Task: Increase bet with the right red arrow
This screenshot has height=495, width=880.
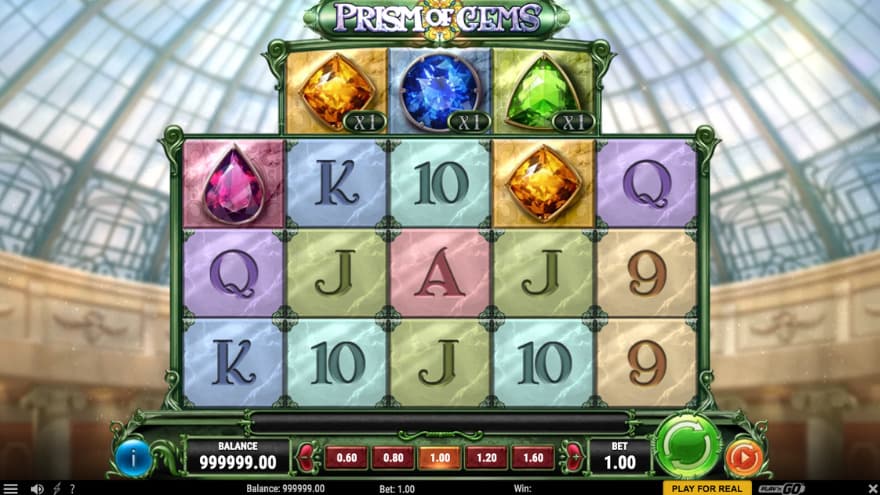Action: point(574,458)
